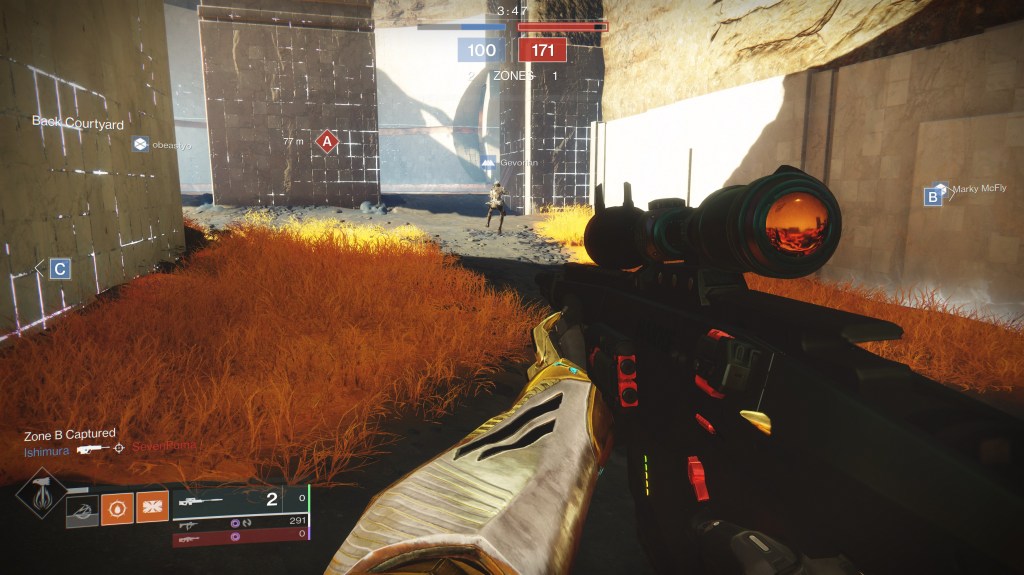This screenshot has width=1024, height=575.
Task: Select the blue Zone B marker
Action: point(933,197)
